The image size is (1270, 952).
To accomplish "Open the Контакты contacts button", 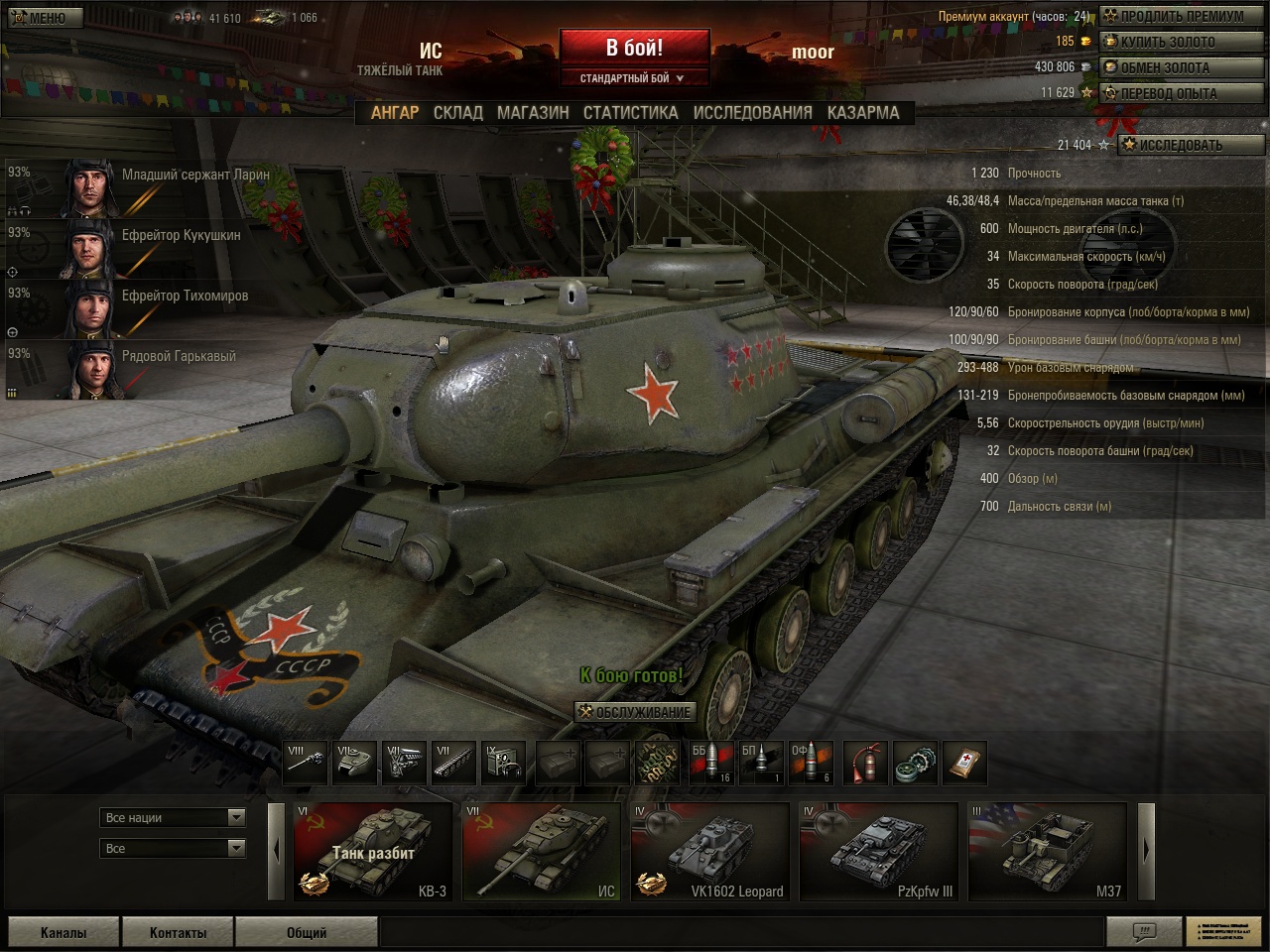I will pyautogui.click(x=178, y=932).
